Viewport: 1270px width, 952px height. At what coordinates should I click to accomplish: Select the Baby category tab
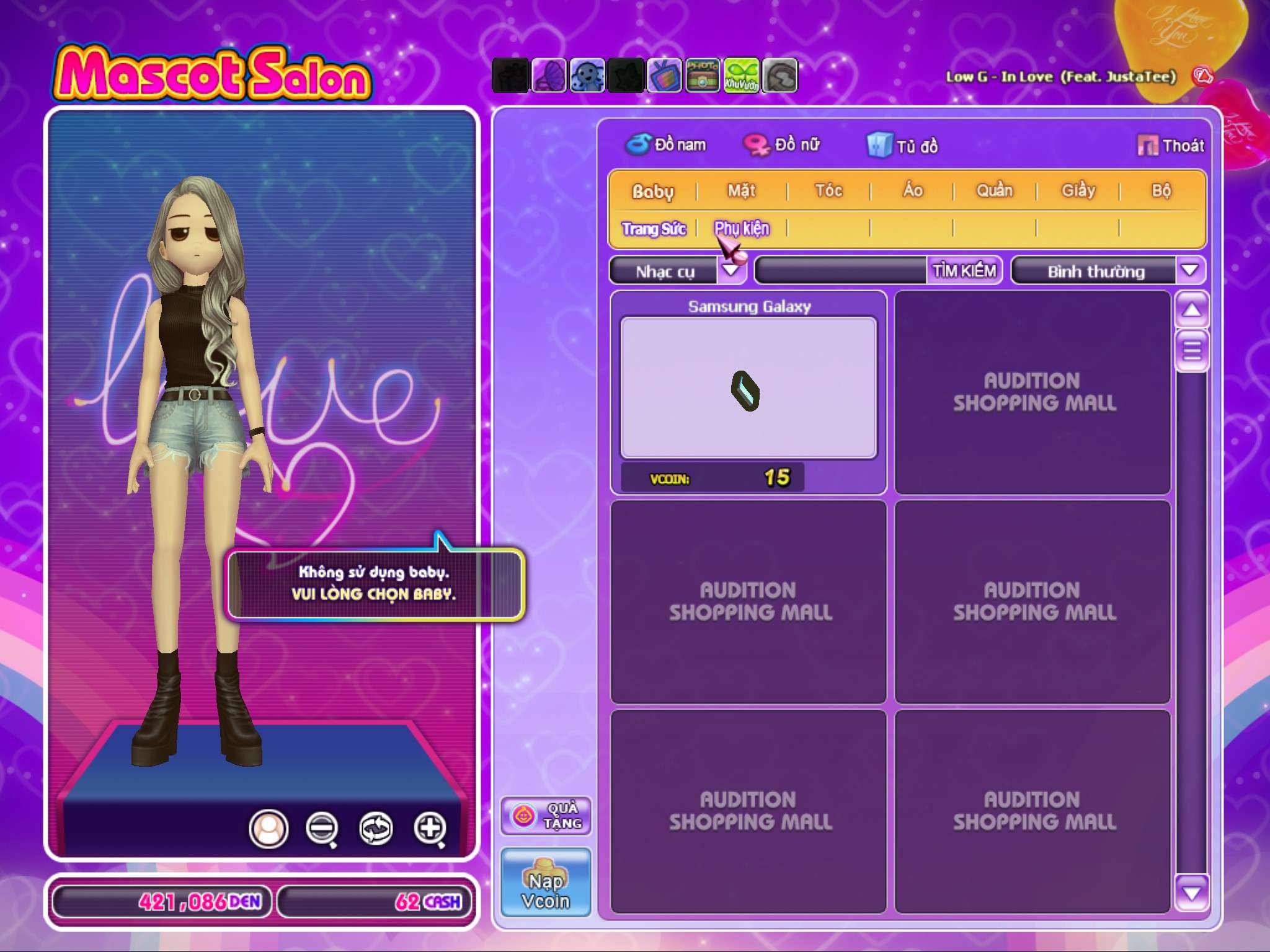(652, 191)
